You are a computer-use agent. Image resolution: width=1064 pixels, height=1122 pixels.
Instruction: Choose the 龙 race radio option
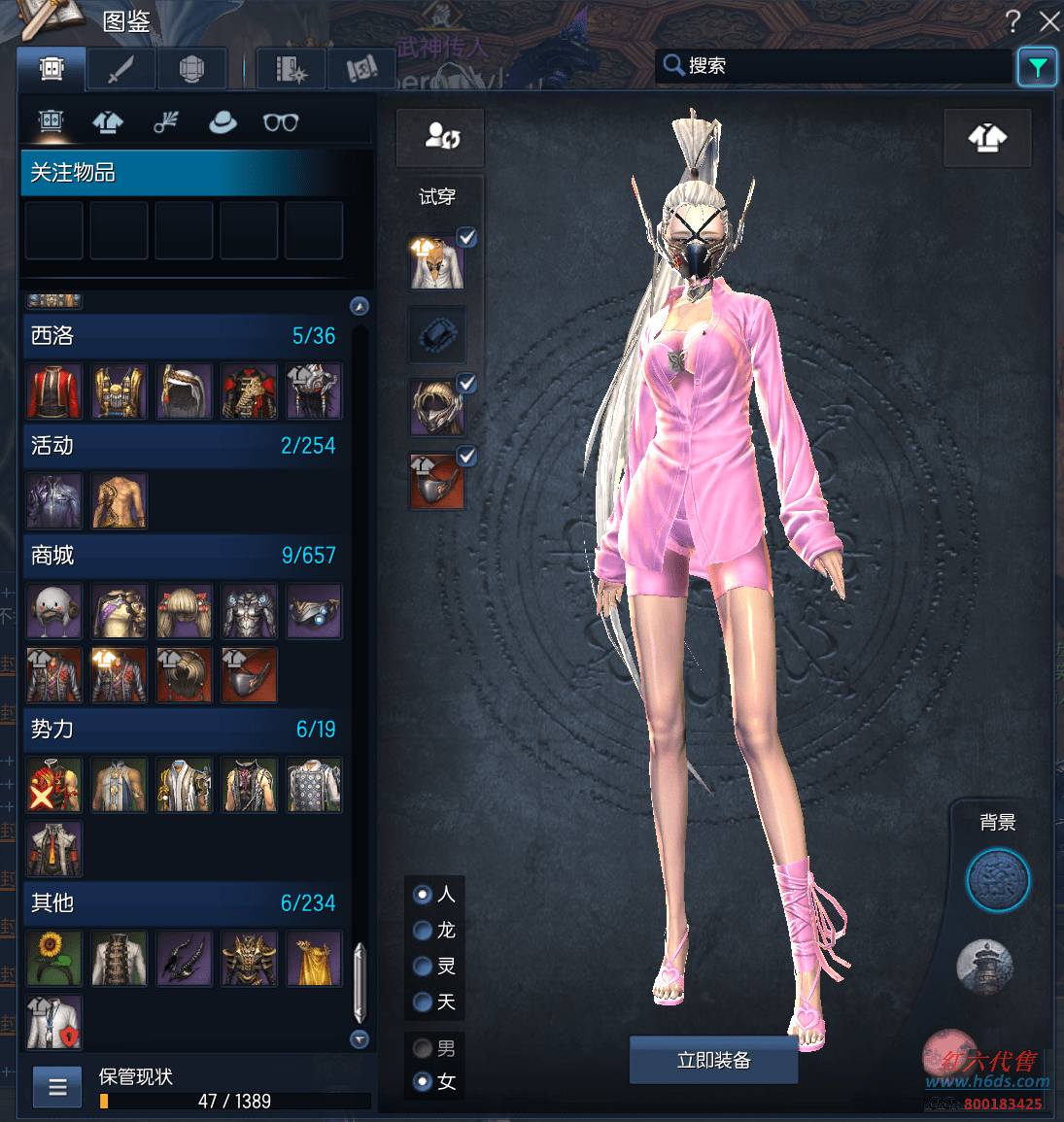coord(423,931)
